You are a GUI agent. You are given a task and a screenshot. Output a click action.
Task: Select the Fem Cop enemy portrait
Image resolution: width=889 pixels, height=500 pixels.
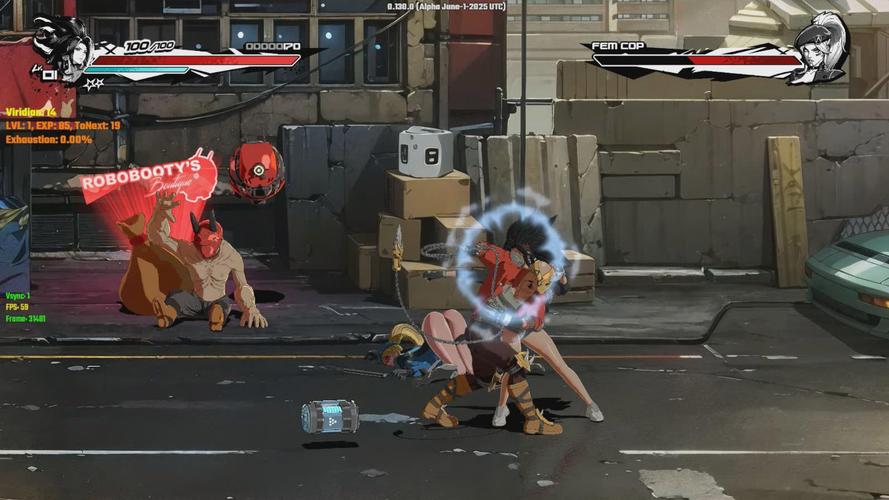pyautogui.click(x=821, y=47)
